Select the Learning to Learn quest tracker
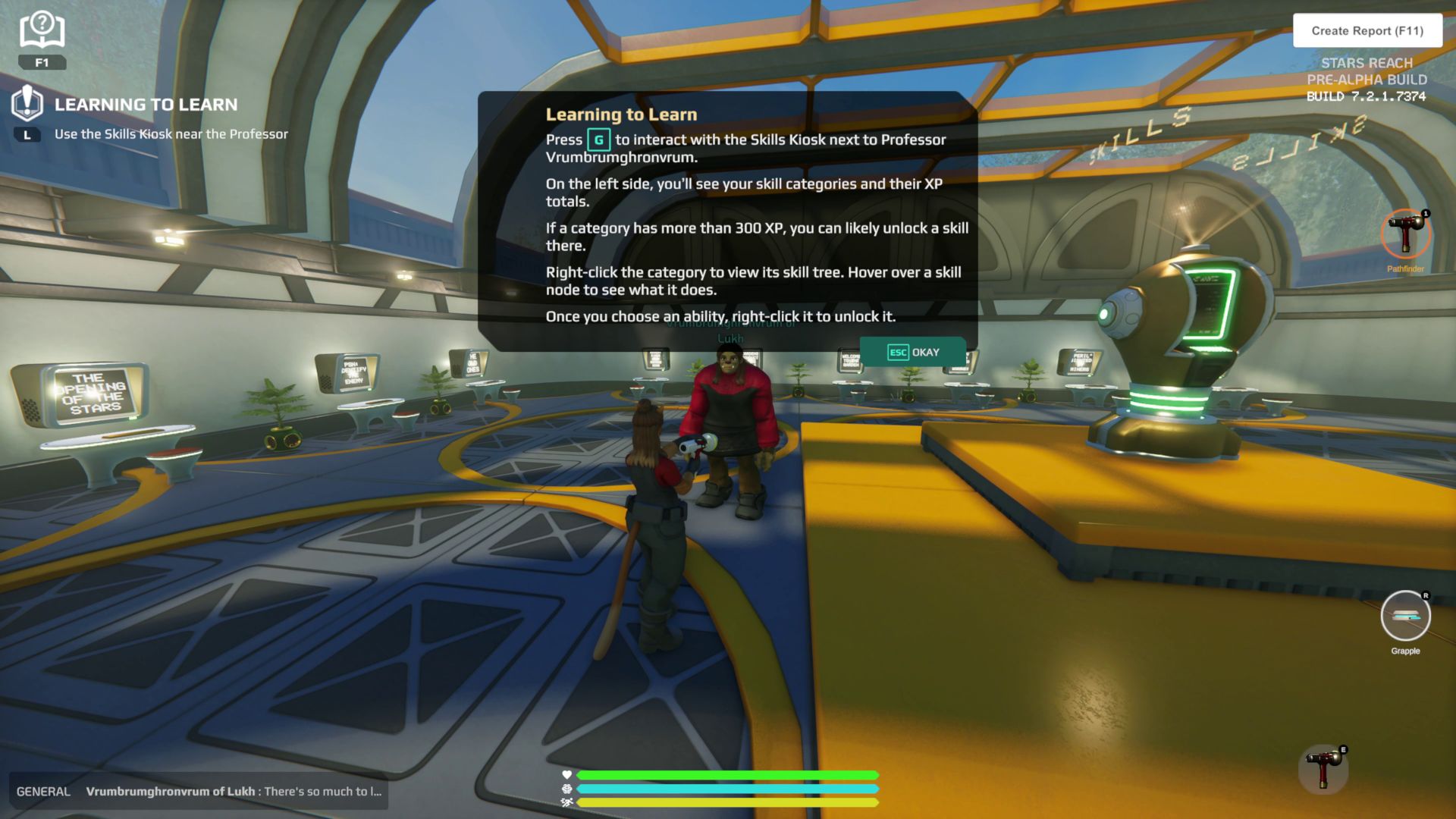Screen dimensions: 1456x819 [x=146, y=105]
